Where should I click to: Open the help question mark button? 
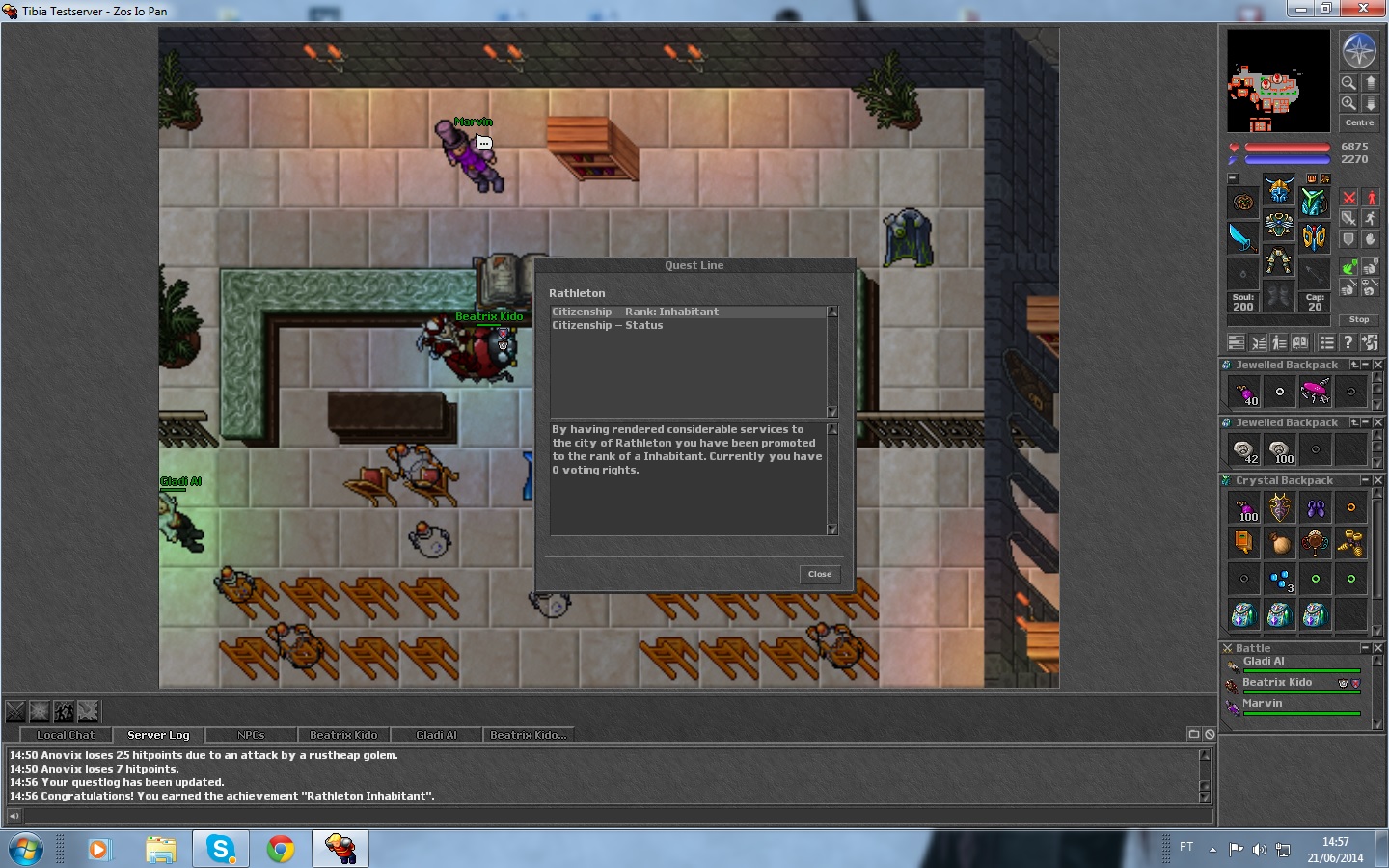tap(1348, 342)
